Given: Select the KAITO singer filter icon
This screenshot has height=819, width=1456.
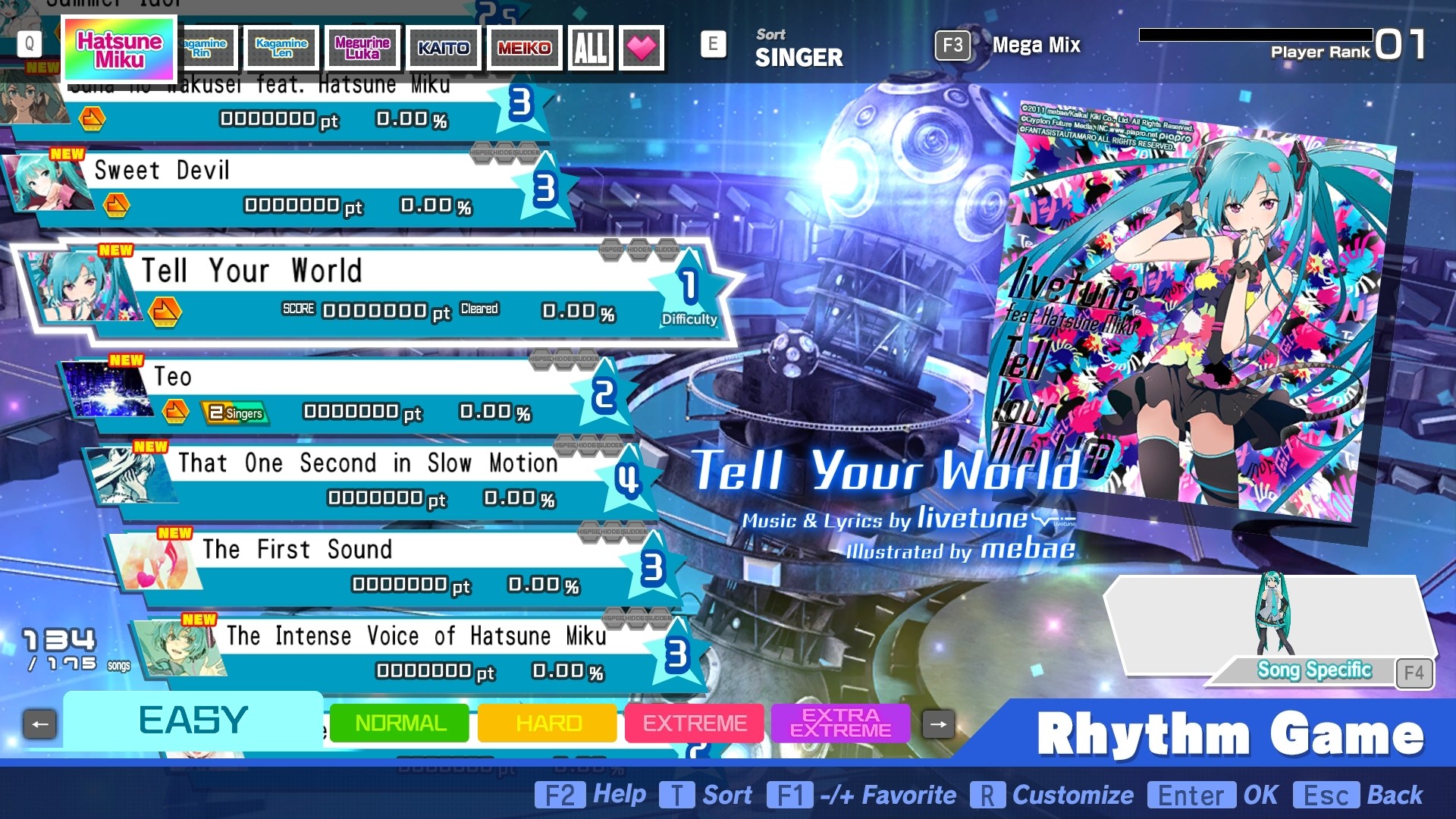Looking at the screenshot, I should coord(443,47).
